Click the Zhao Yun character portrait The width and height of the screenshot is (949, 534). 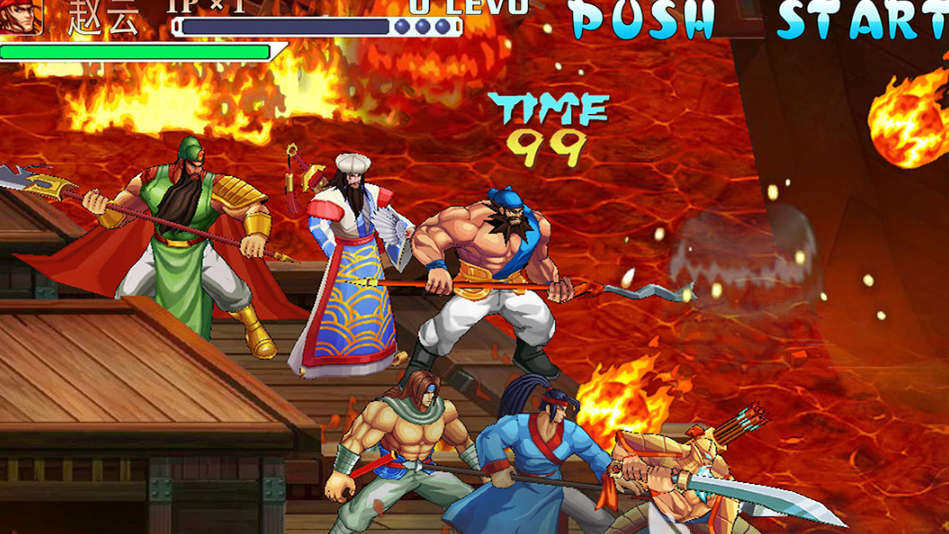pos(21,16)
